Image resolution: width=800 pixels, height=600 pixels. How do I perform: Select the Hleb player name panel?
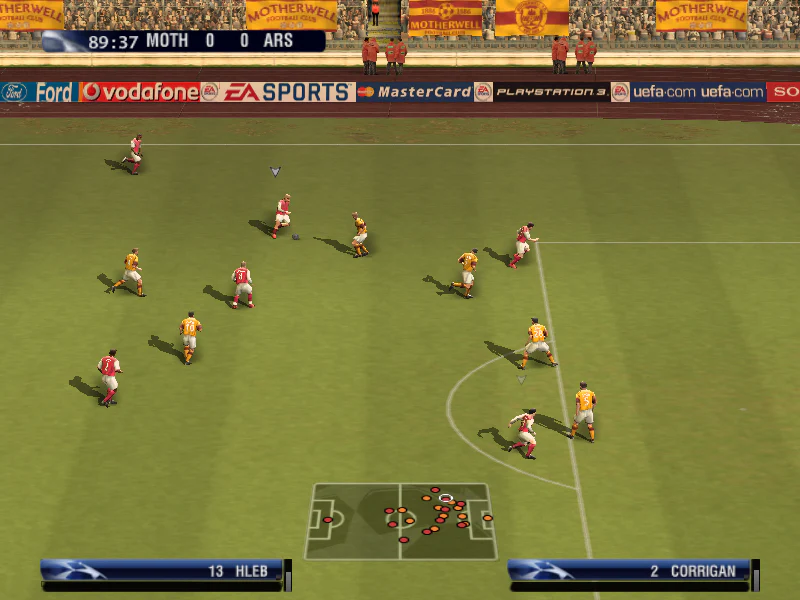click(165, 571)
